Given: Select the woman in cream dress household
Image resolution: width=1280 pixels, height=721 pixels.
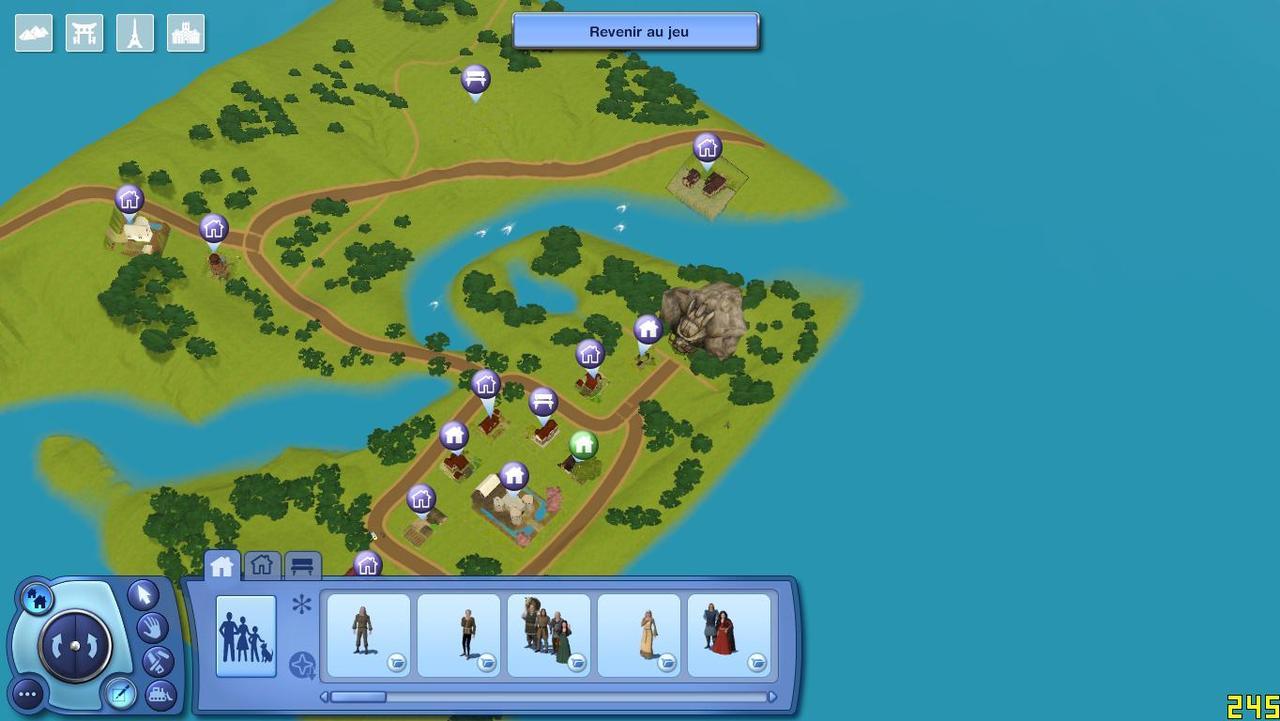Looking at the screenshot, I should 639,635.
